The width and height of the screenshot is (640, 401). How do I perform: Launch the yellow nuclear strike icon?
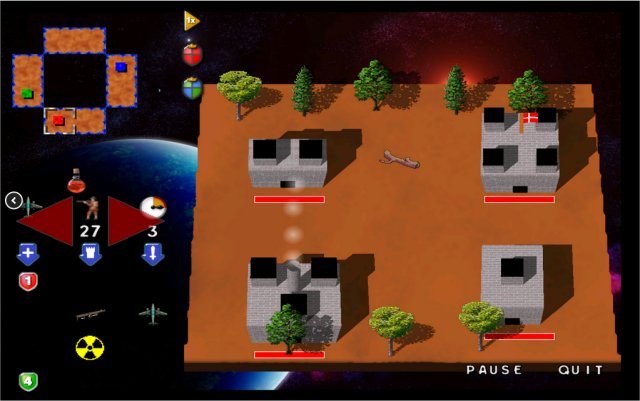tap(90, 347)
